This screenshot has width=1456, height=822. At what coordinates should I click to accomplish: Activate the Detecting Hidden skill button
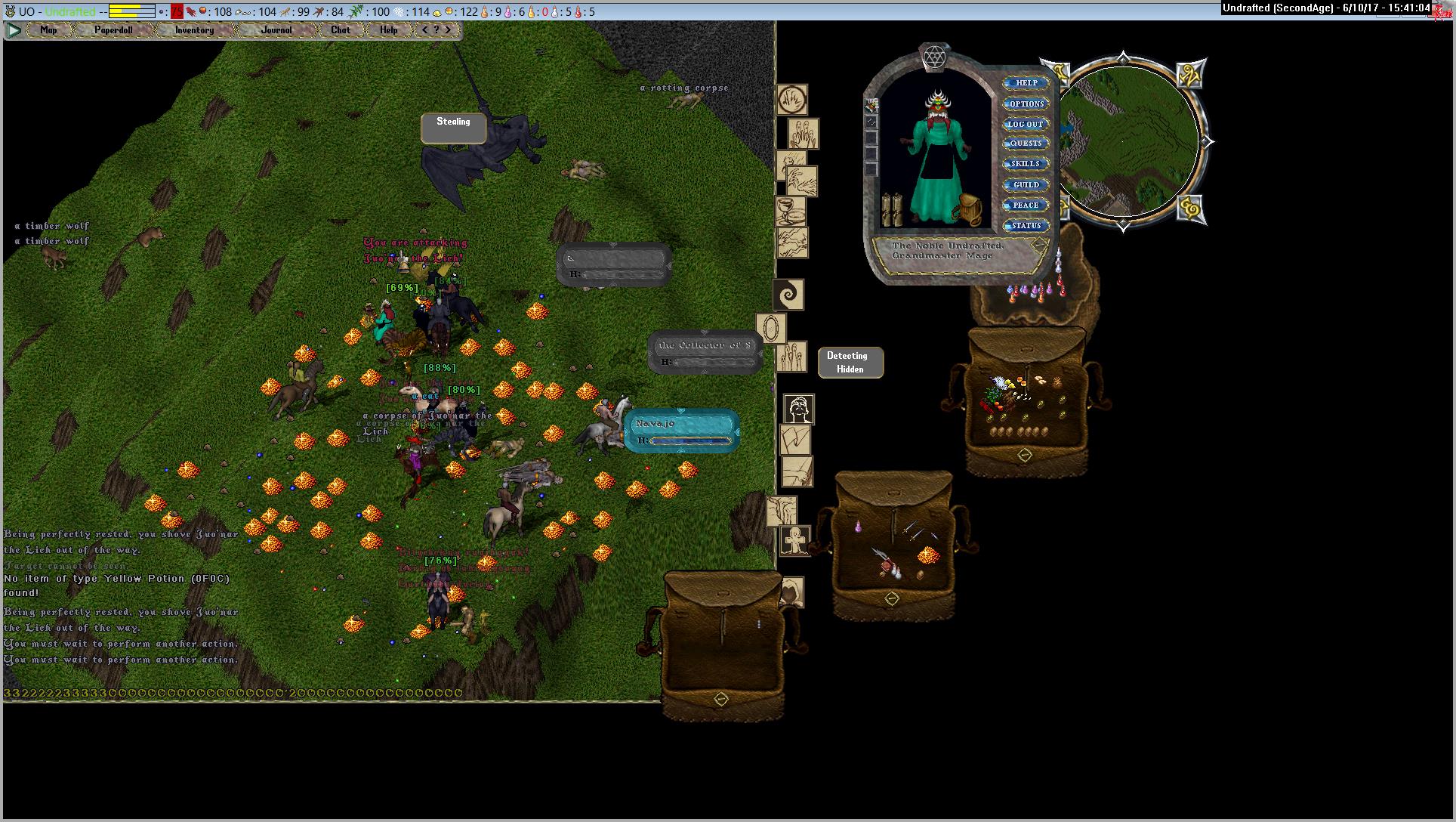[850, 363]
